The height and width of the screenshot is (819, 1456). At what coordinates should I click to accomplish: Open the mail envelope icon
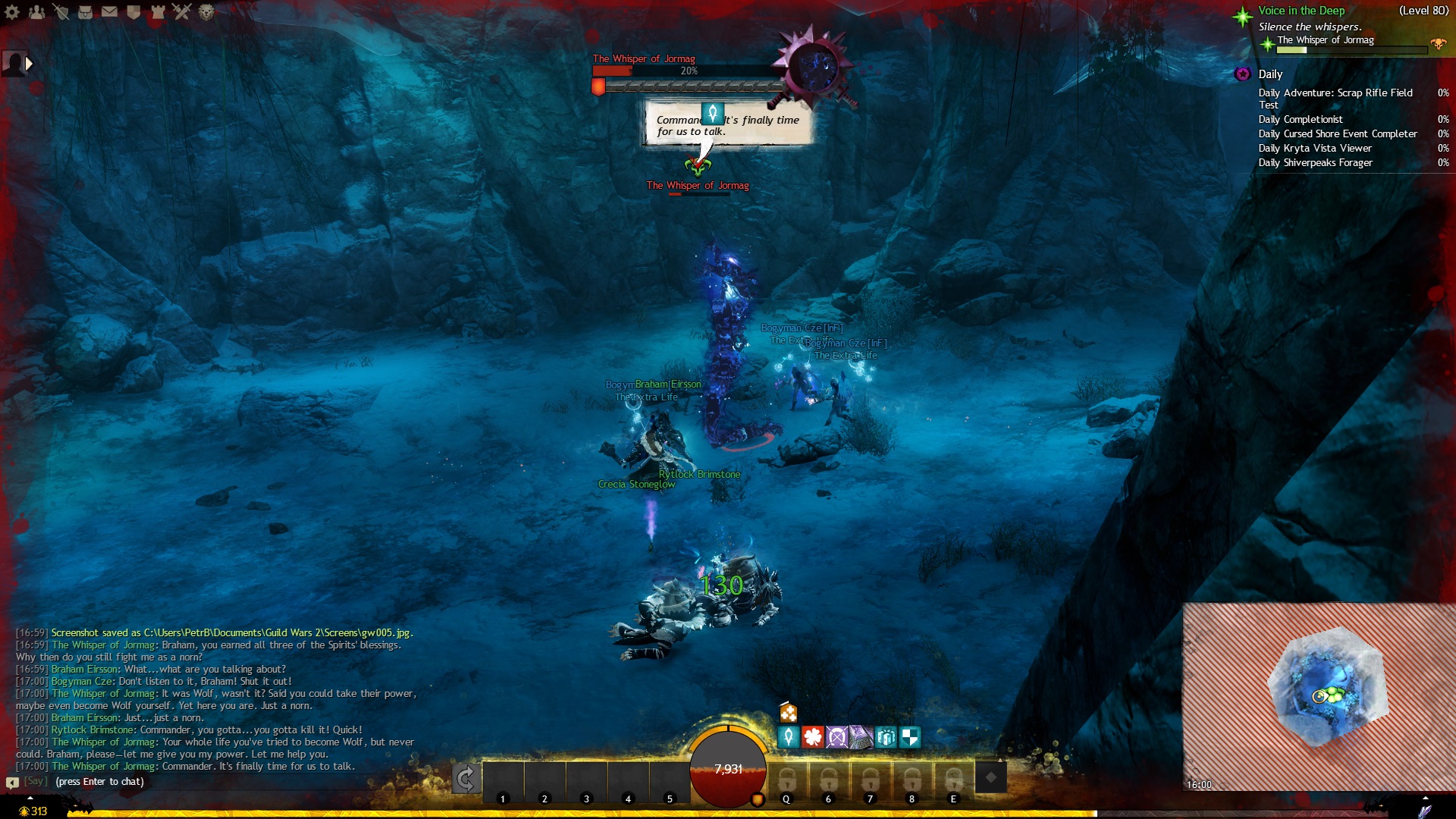(109, 11)
